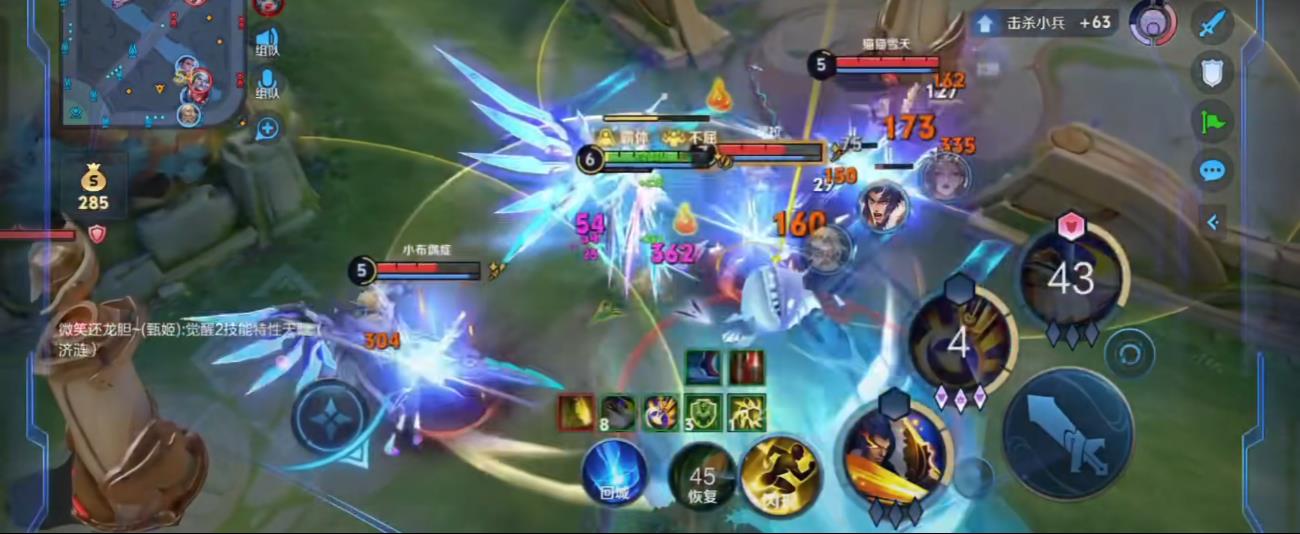Send the attack signal with the sword icon
The height and width of the screenshot is (534, 1300).
click(x=1213, y=23)
